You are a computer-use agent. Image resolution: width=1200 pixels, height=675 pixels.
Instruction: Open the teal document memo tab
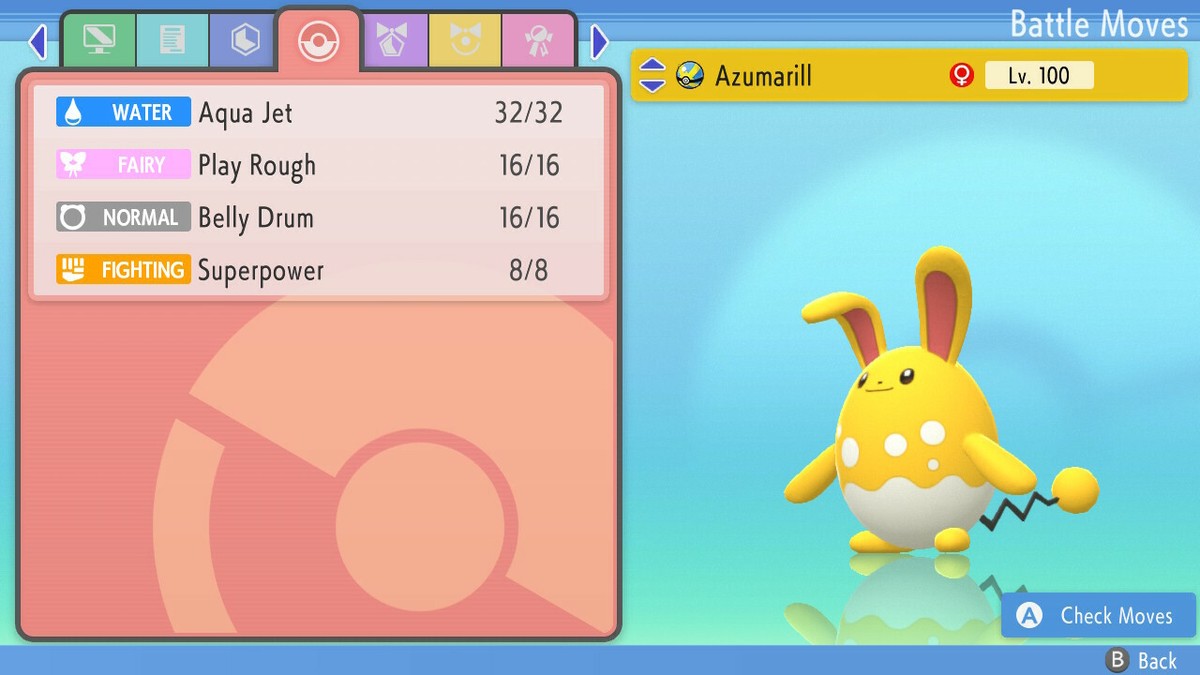point(172,40)
